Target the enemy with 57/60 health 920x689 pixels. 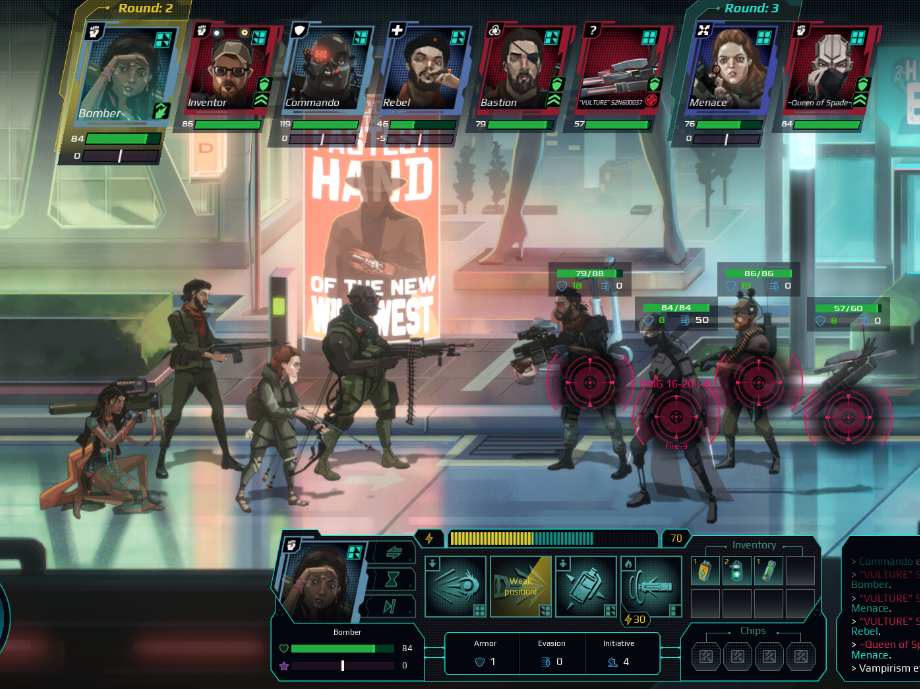coord(848,410)
